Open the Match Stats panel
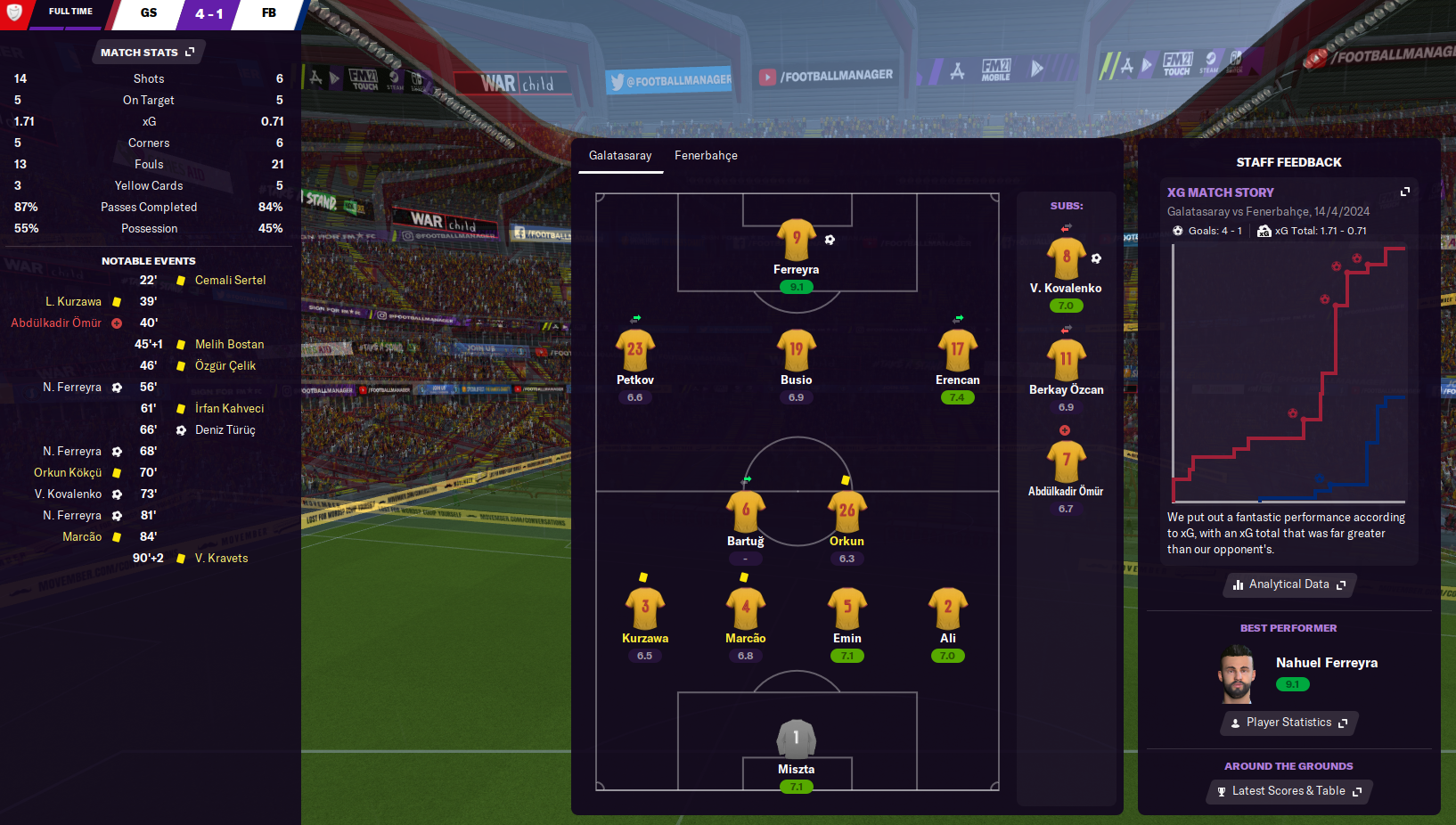The image size is (1456, 825). (147, 53)
